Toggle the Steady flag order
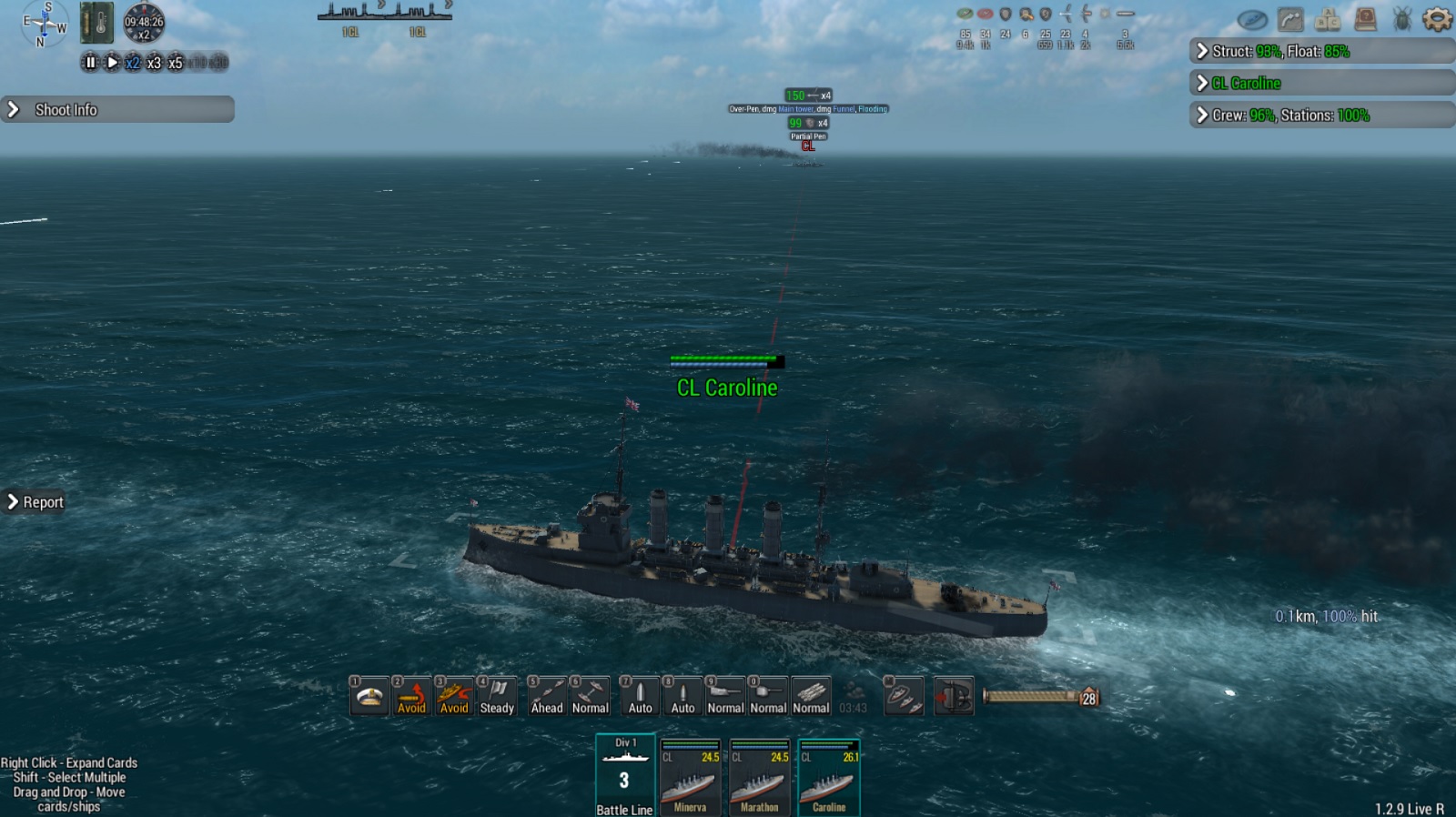The height and width of the screenshot is (817, 1456). [497, 697]
